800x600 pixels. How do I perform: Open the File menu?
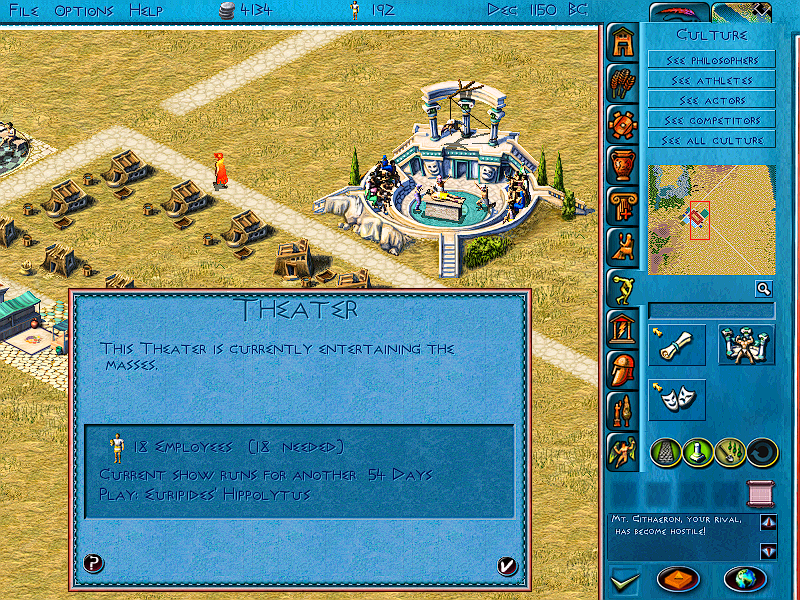tap(24, 10)
